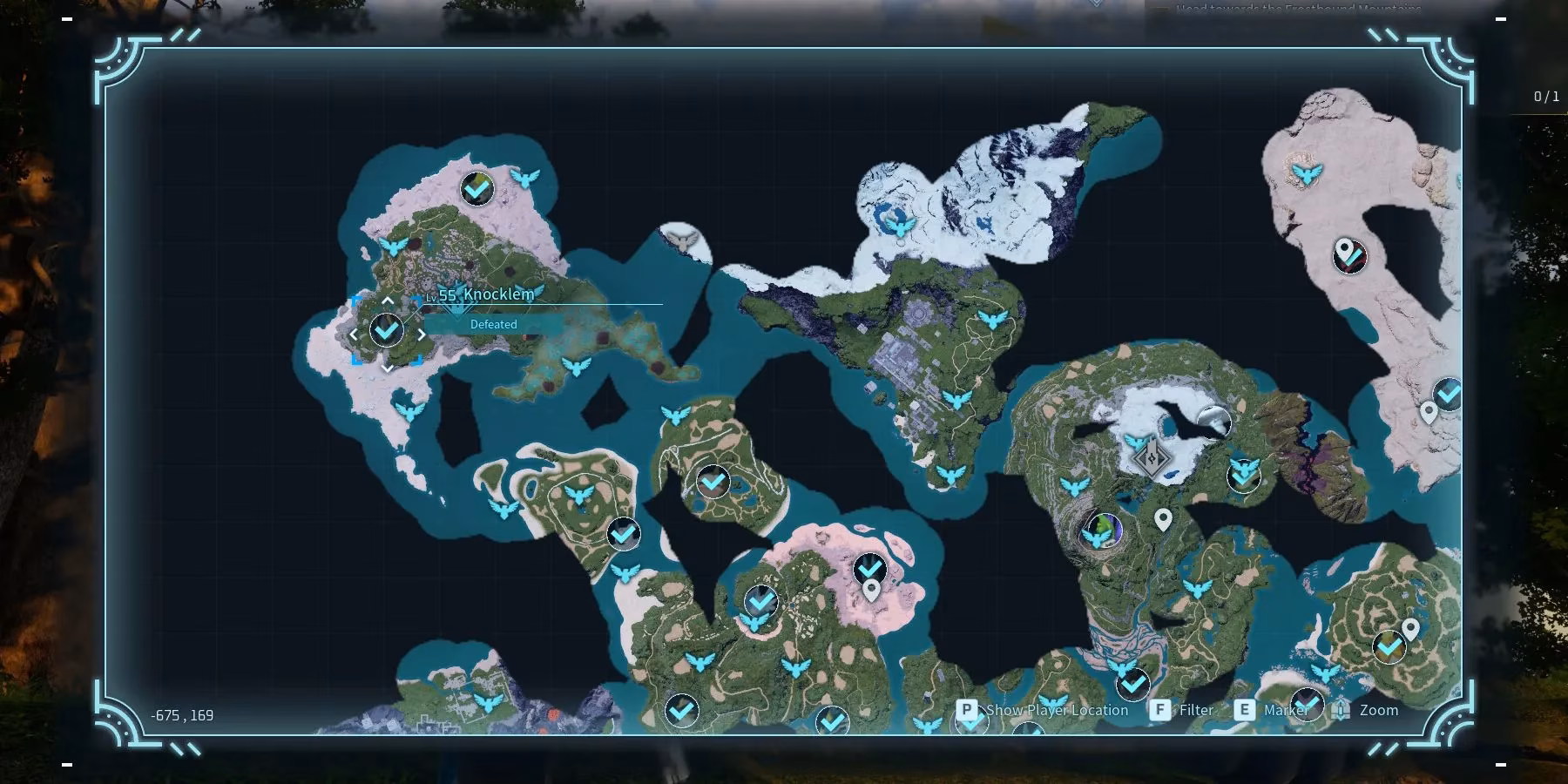Click the P key icon for player location

tap(965, 710)
